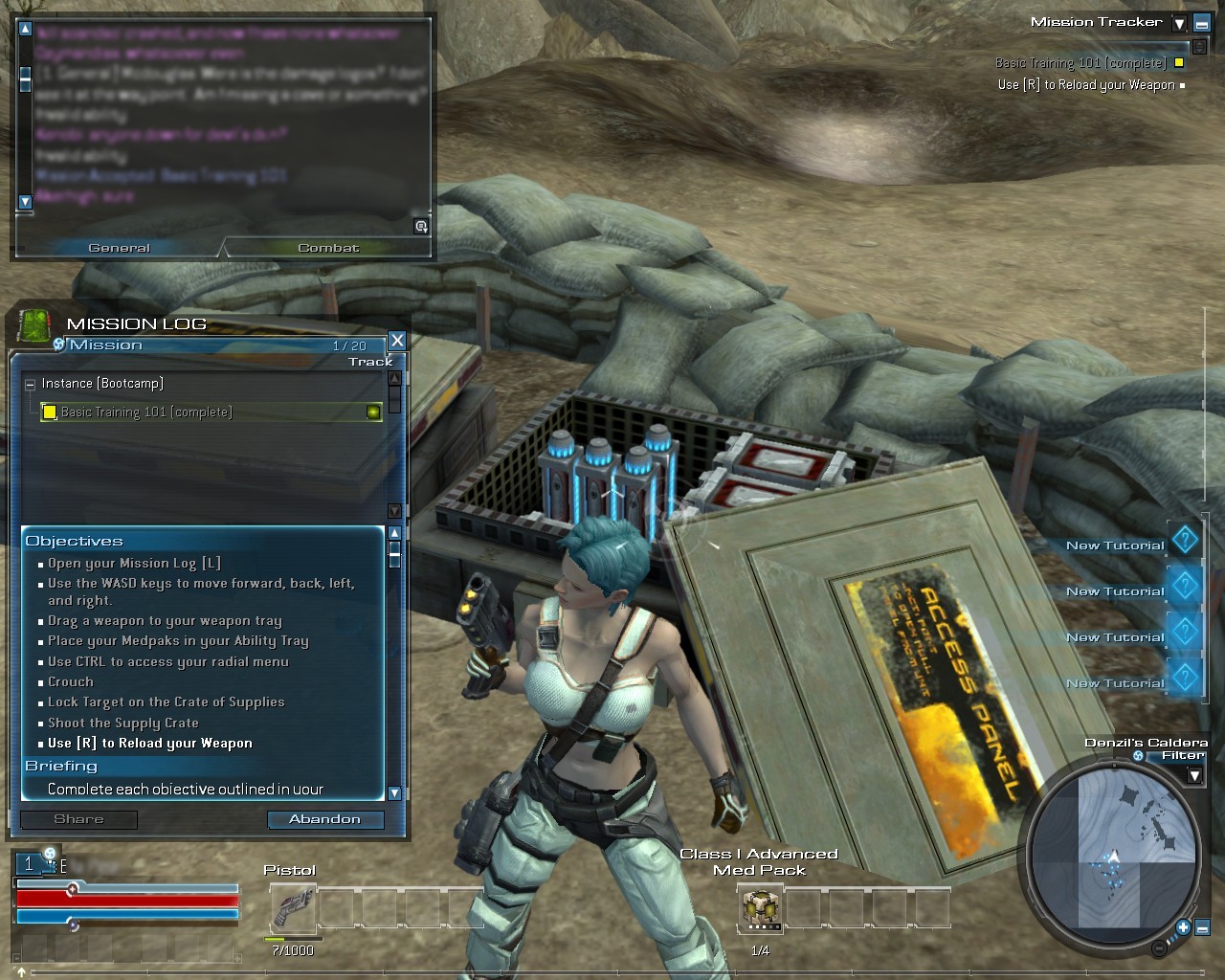This screenshot has width=1225, height=980.
Task: Abandon the selected mission
Action: [x=324, y=819]
